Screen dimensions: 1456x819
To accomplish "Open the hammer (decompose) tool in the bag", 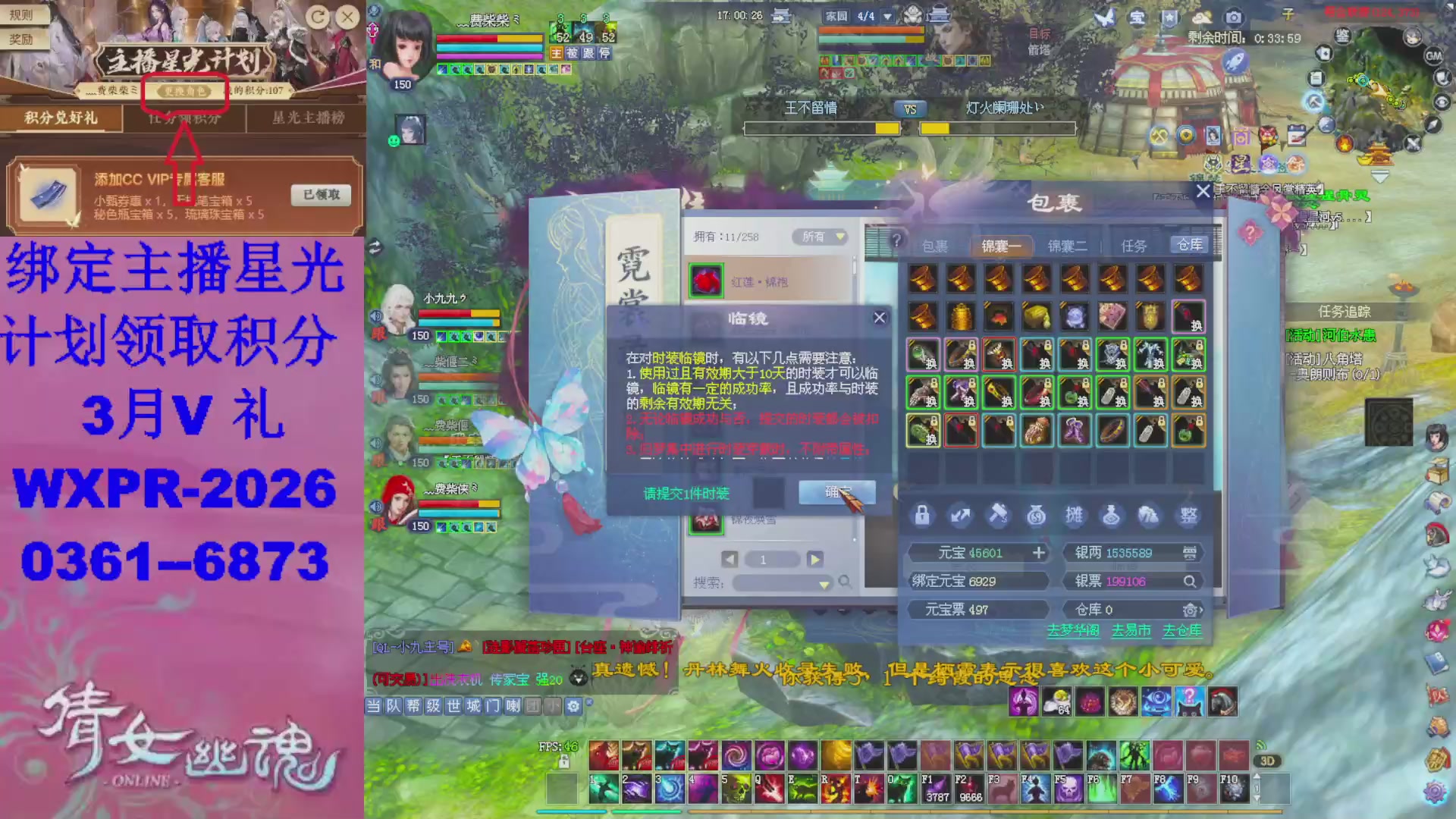I will tap(998, 516).
